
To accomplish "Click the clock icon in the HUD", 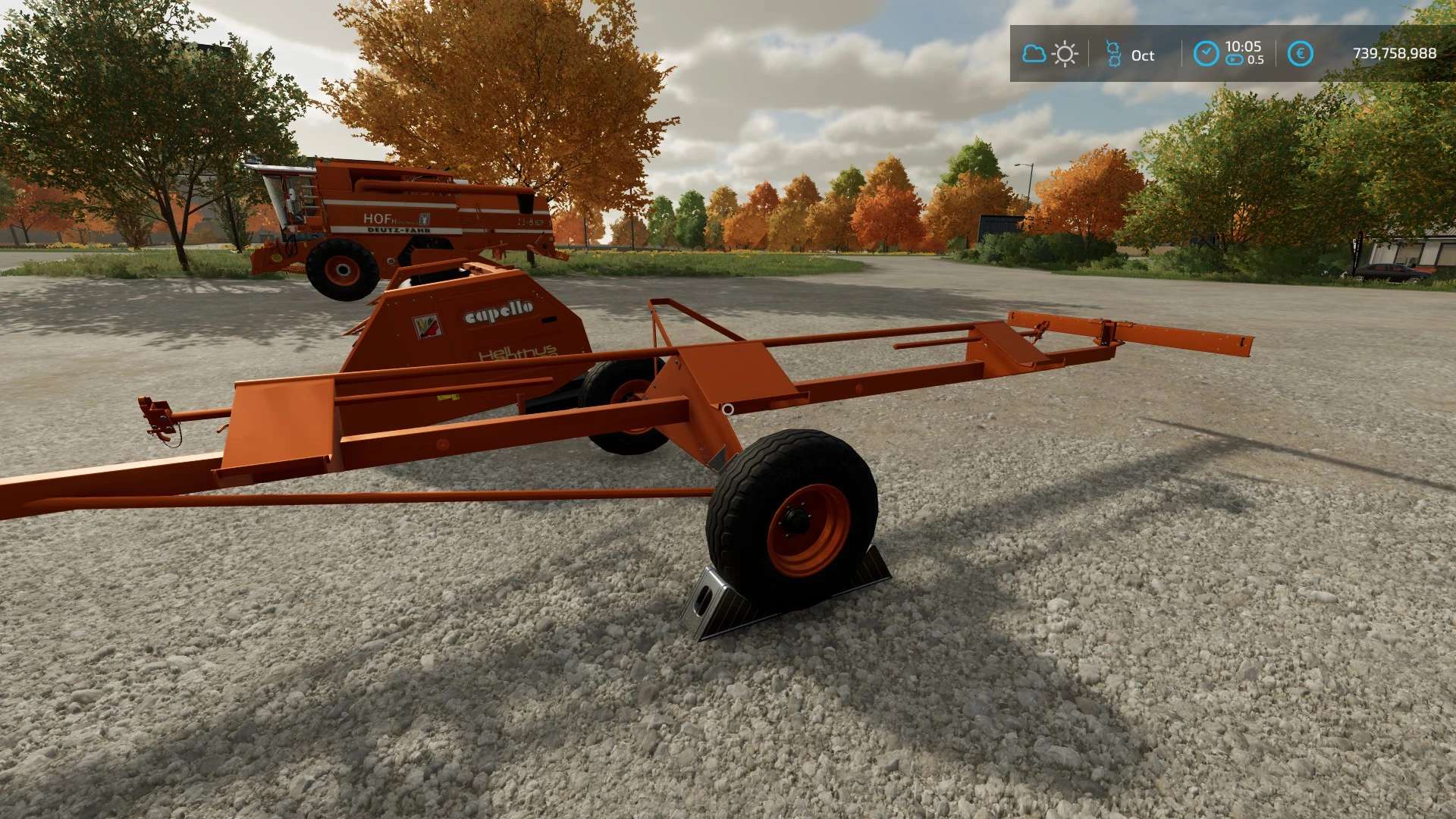I will coord(1206,54).
